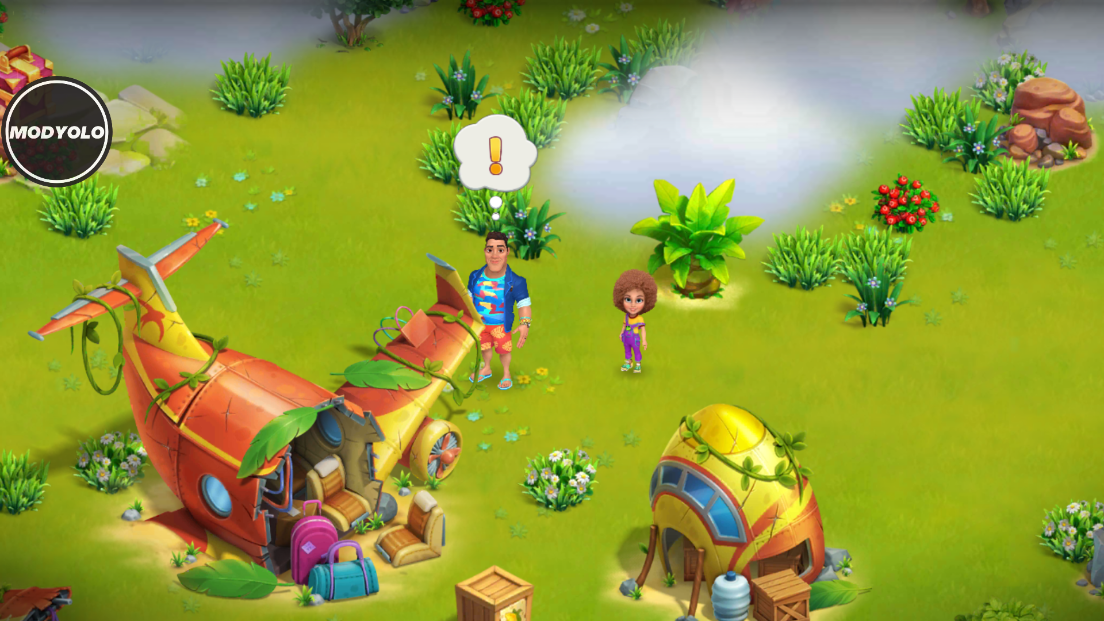Tap the exclamation mark thought bubble
The image size is (1104, 621).
[495, 154]
